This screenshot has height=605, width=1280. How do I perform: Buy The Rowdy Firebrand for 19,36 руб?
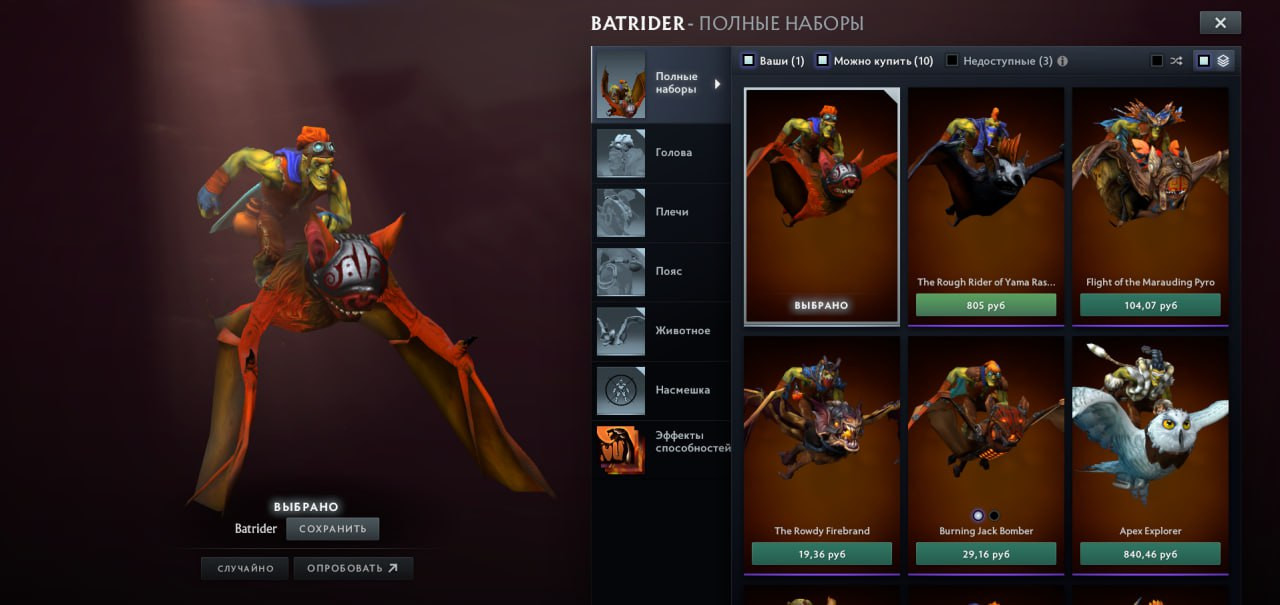(821, 554)
